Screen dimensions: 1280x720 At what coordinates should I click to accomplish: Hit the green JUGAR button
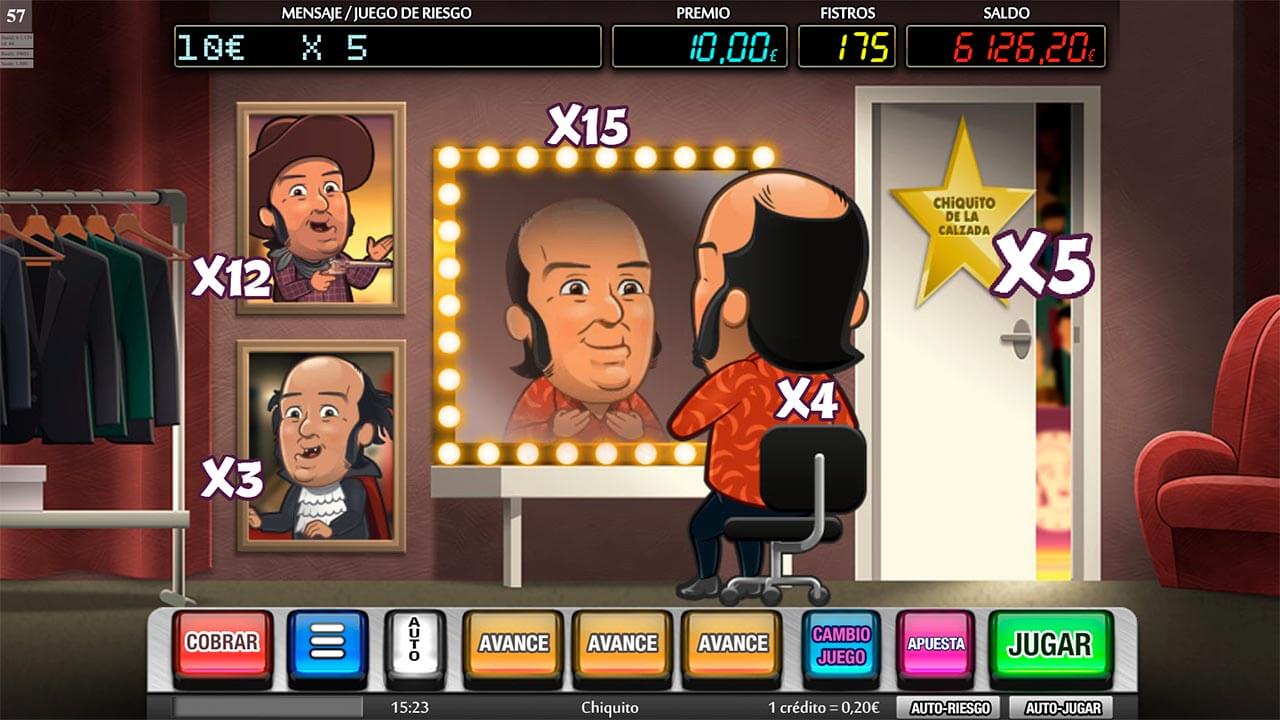point(1050,643)
